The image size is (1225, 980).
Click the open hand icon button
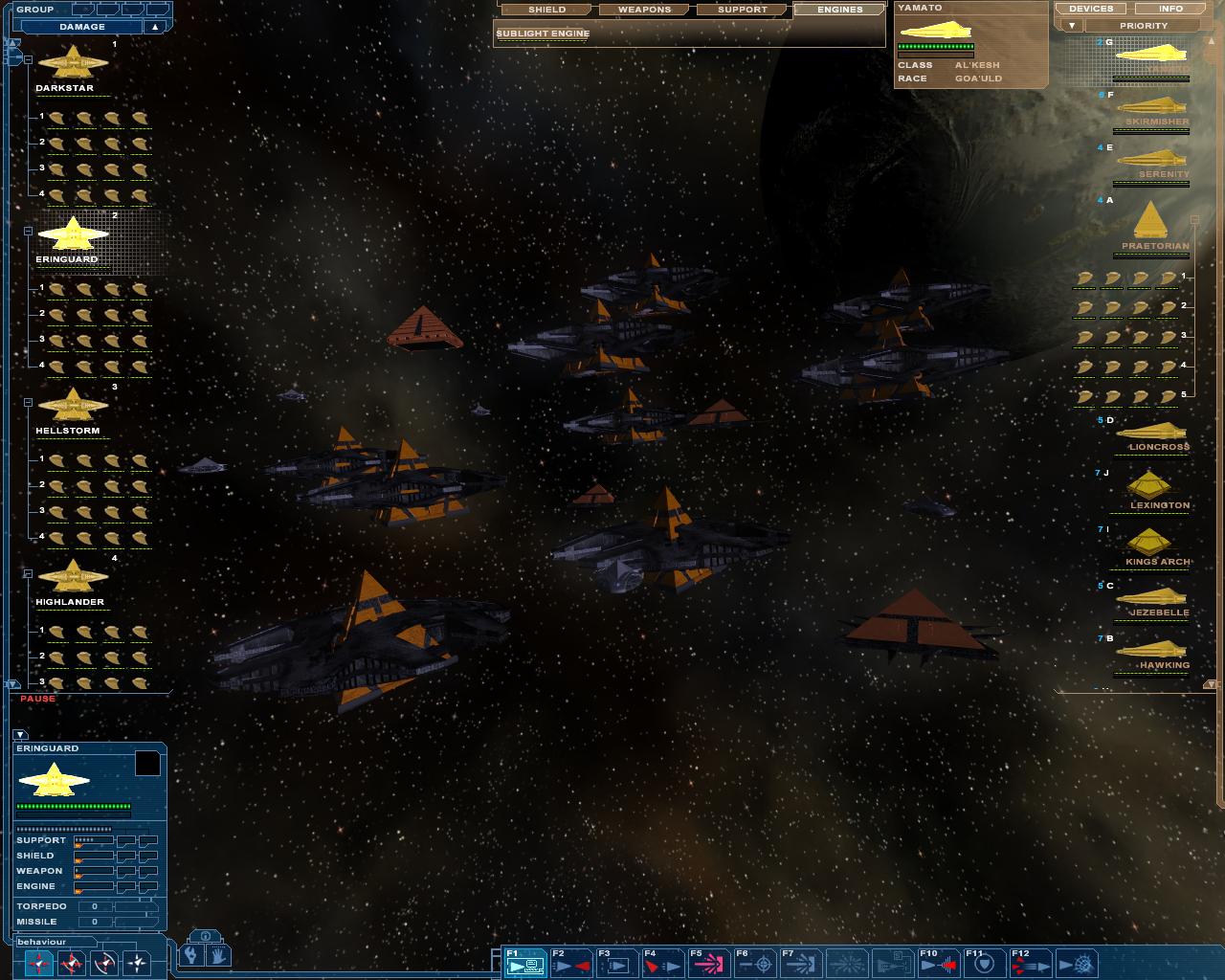point(218,954)
